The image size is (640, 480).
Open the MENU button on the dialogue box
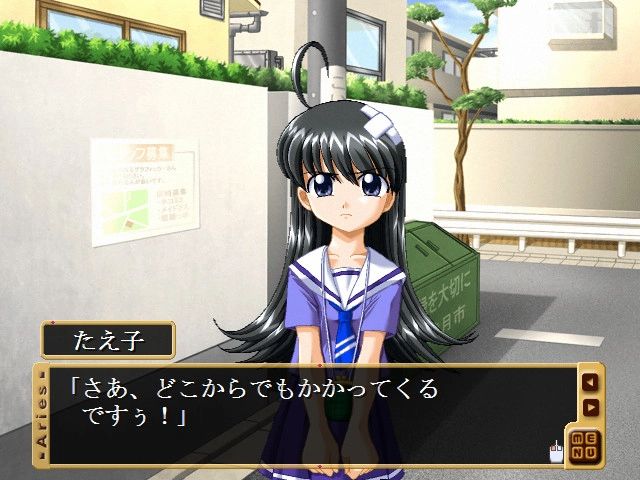586,445
